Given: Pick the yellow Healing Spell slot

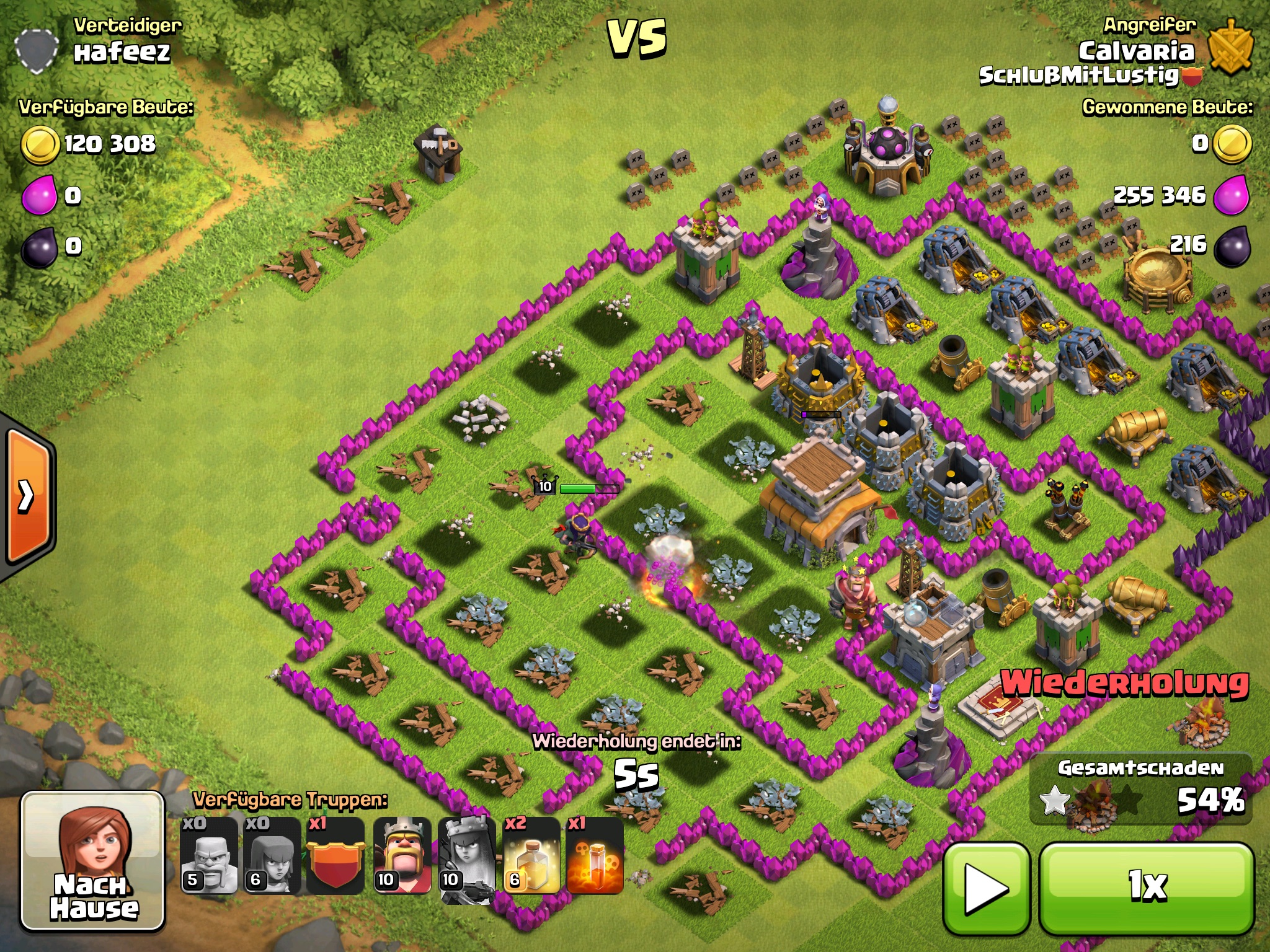Looking at the screenshot, I should pyautogui.click(x=531, y=856).
